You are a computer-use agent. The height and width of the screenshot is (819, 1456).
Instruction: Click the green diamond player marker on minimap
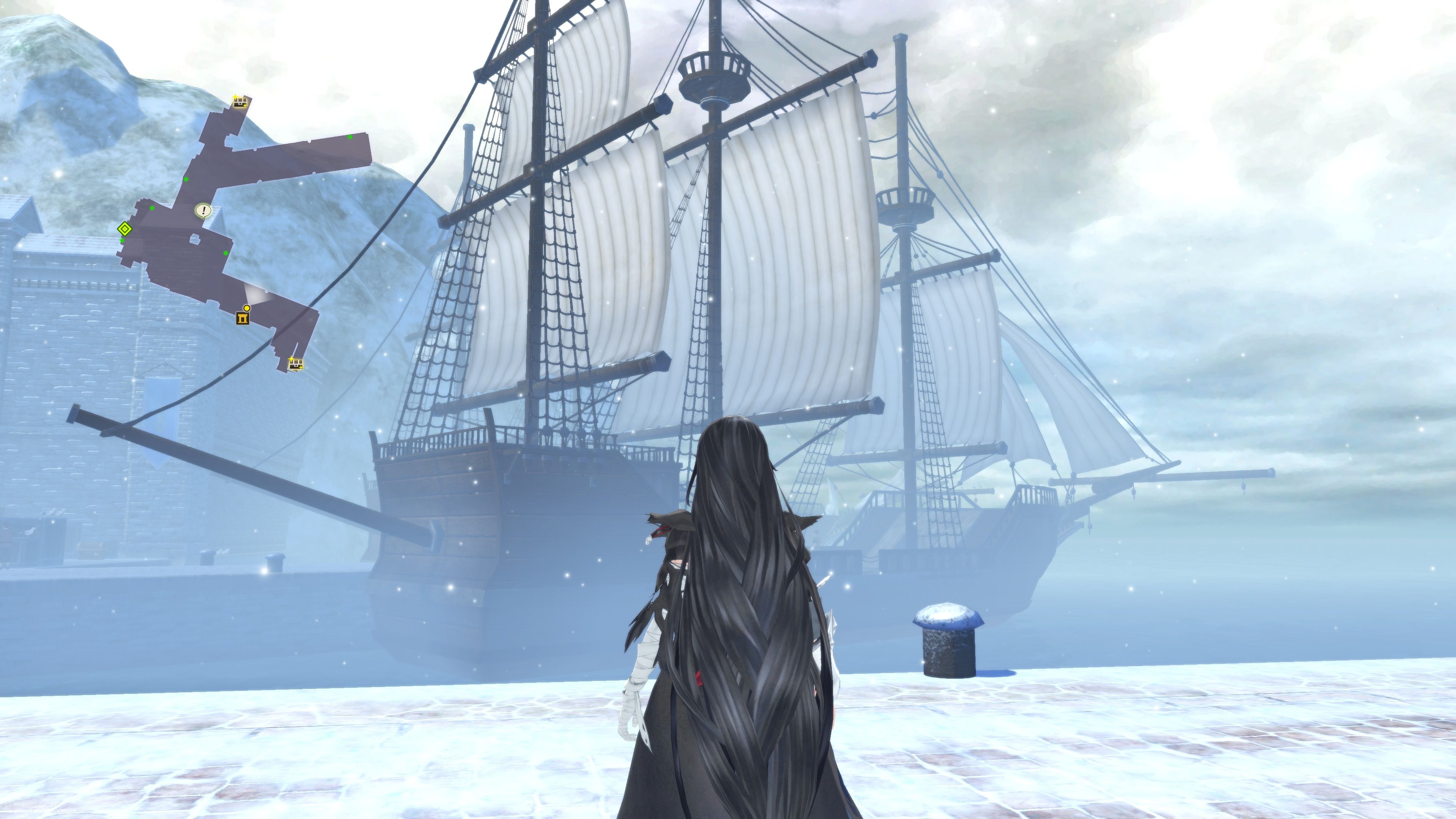point(125,228)
